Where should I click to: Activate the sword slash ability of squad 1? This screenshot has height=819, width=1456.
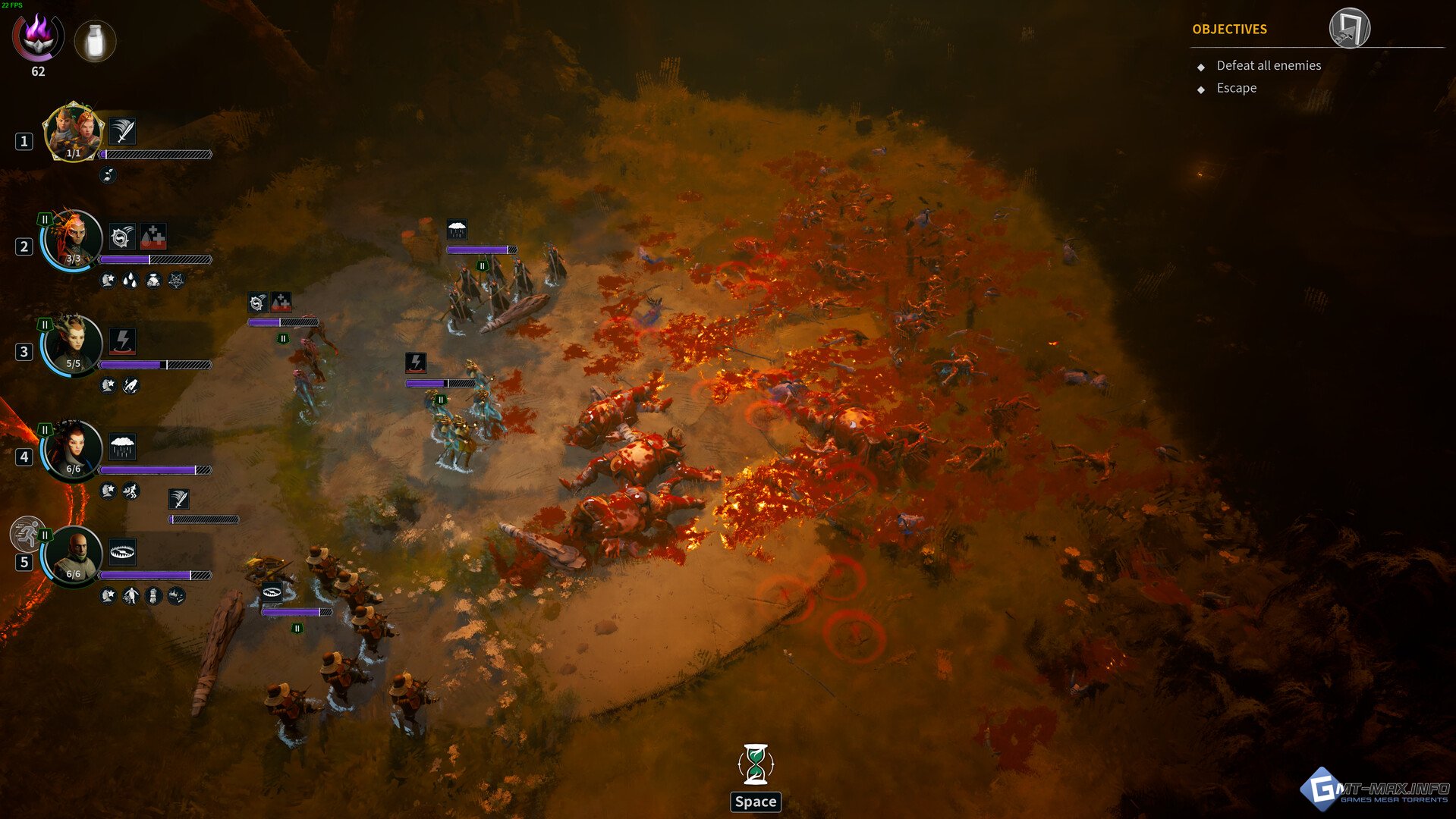(122, 130)
